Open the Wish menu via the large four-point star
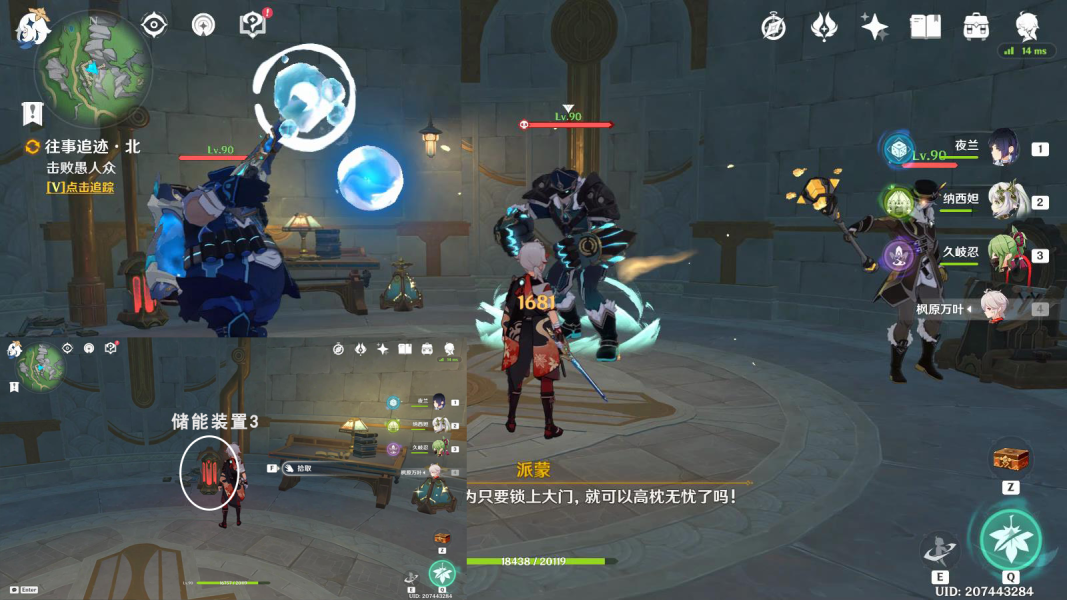1067x600 pixels. 875,27
